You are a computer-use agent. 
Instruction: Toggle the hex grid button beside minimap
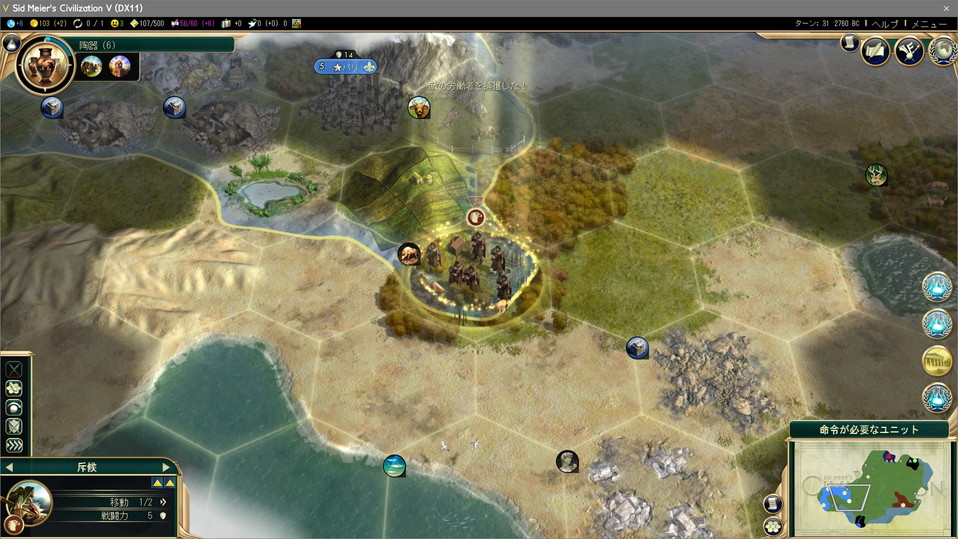coord(773,525)
